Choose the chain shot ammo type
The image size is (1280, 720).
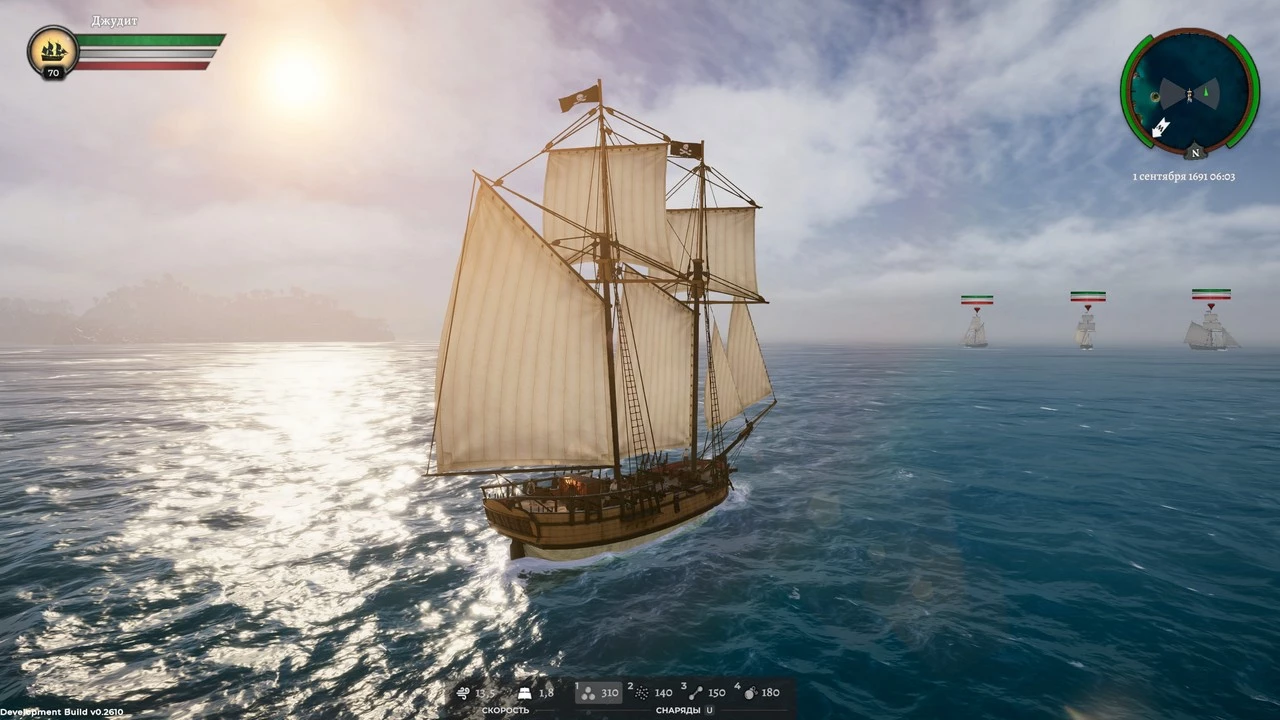pyautogui.click(x=706, y=692)
